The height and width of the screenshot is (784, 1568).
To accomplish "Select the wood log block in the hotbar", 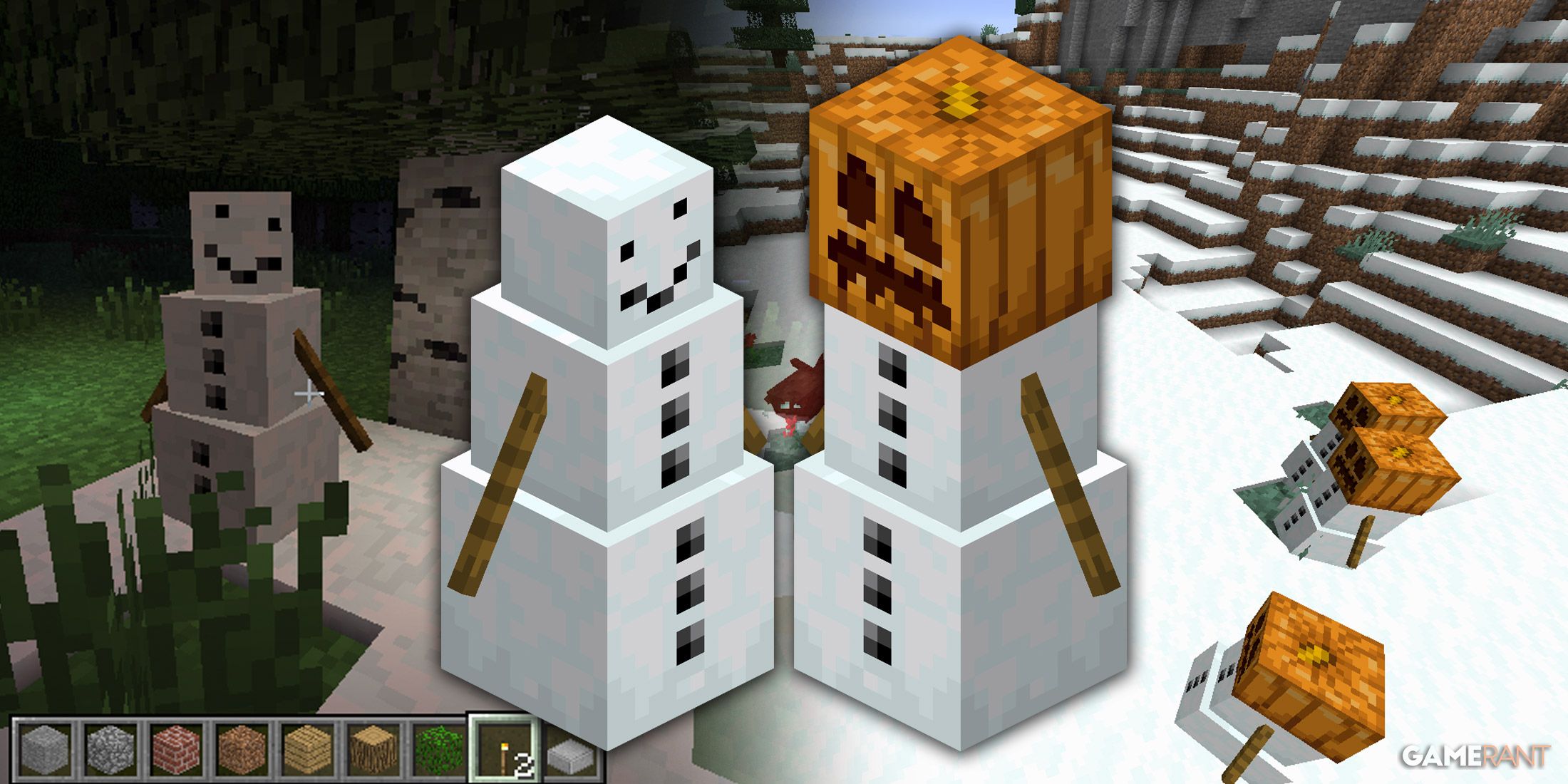I will 371,748.
